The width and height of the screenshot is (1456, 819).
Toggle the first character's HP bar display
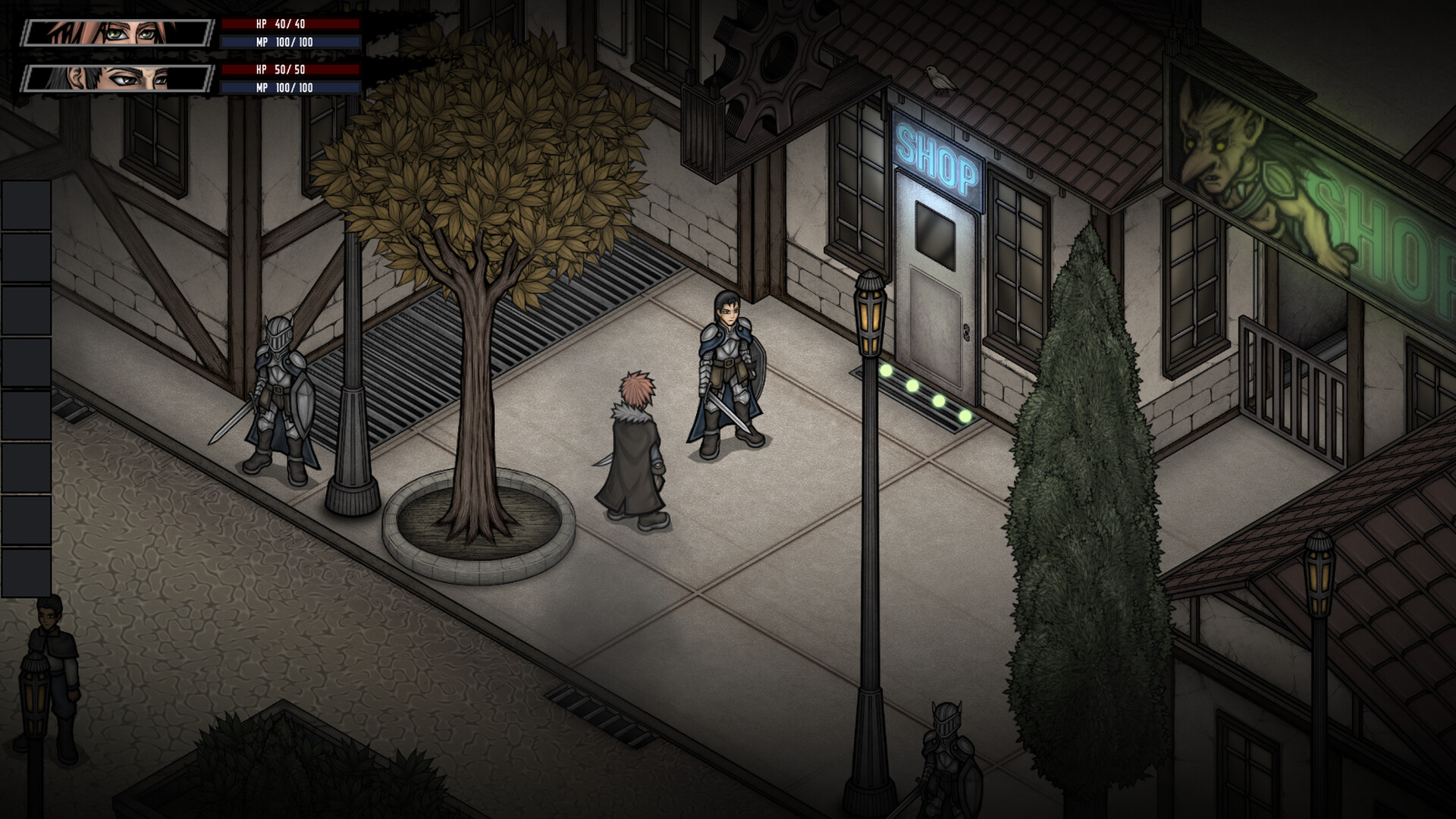click(x=292, y=24)
